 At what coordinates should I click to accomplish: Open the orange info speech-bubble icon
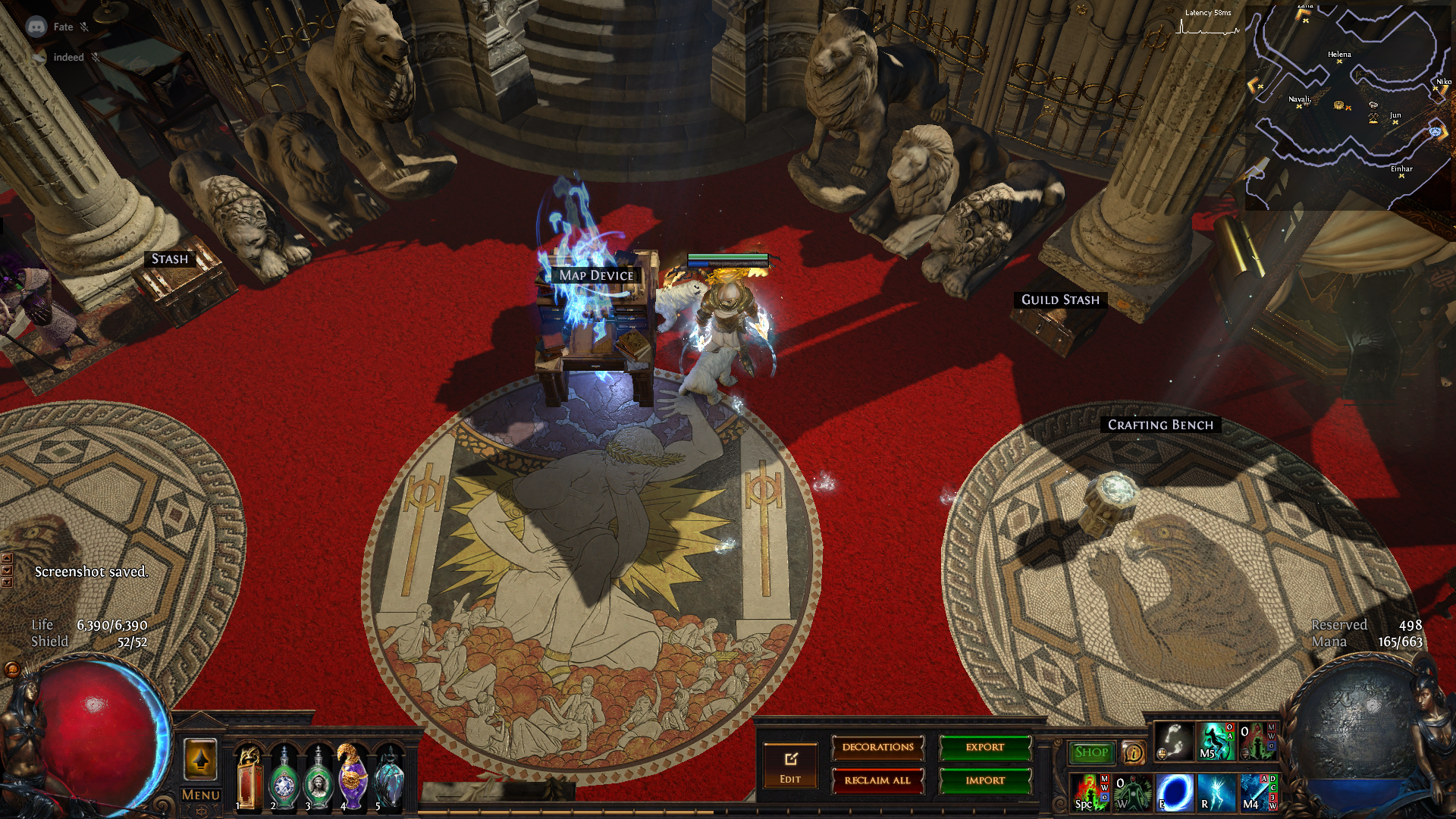tap(1133, 752)
